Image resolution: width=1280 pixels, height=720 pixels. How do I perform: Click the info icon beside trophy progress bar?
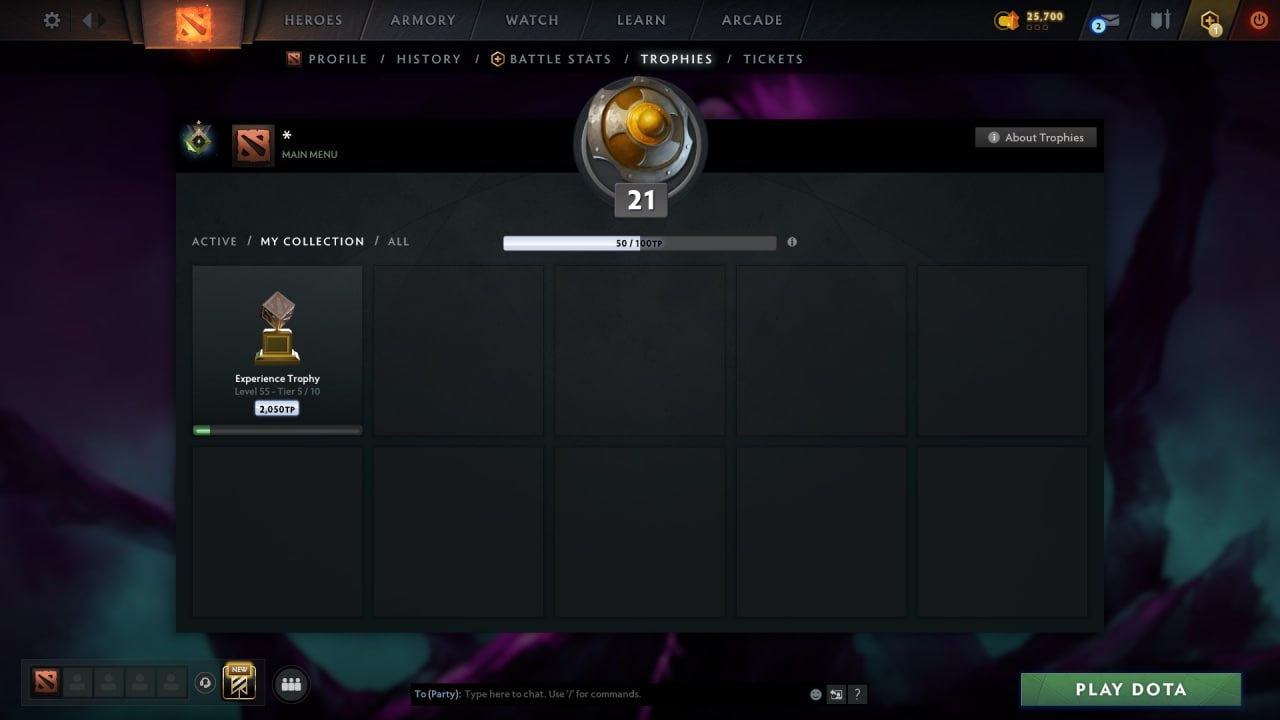point(792,242)
